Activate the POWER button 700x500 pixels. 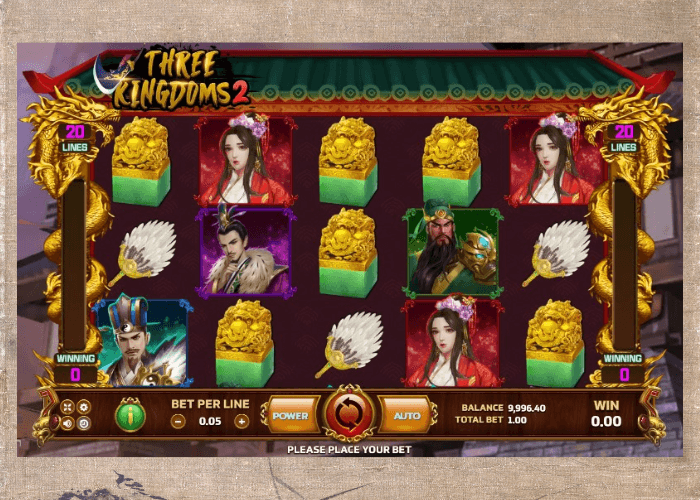[x=290, y=415]
